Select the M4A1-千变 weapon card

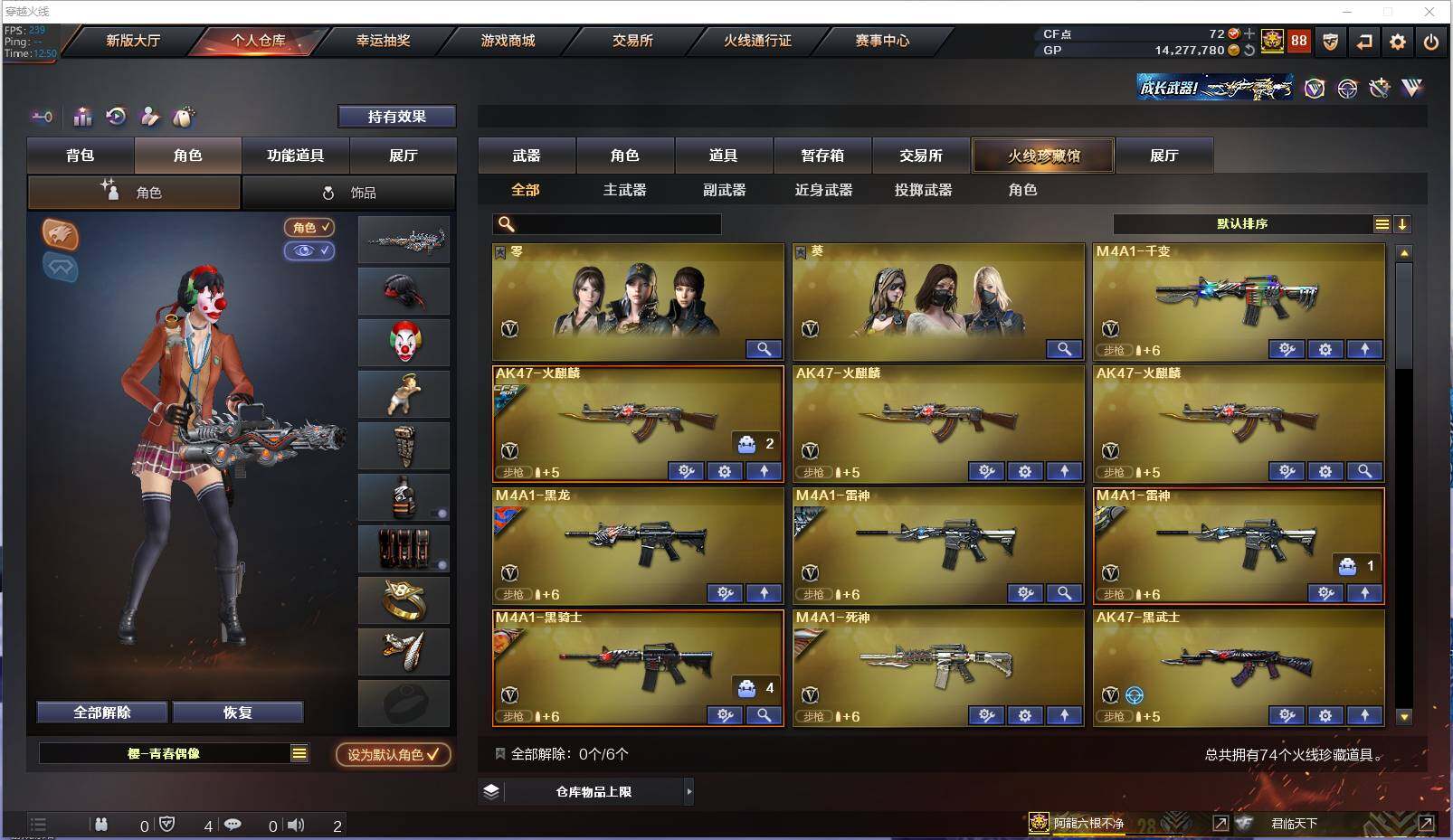1238,298
